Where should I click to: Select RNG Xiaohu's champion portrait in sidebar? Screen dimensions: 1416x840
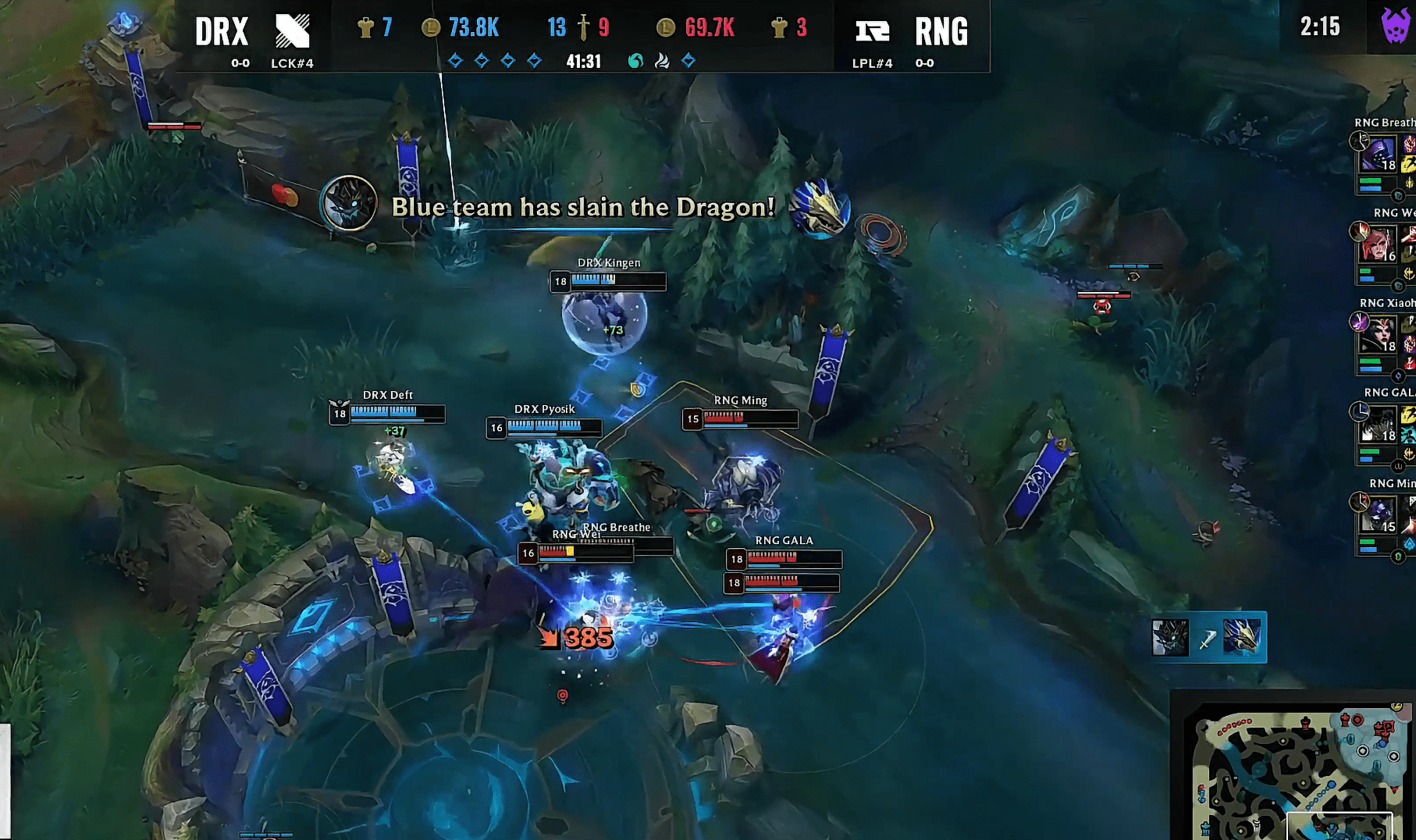(x=1379, y=336)
